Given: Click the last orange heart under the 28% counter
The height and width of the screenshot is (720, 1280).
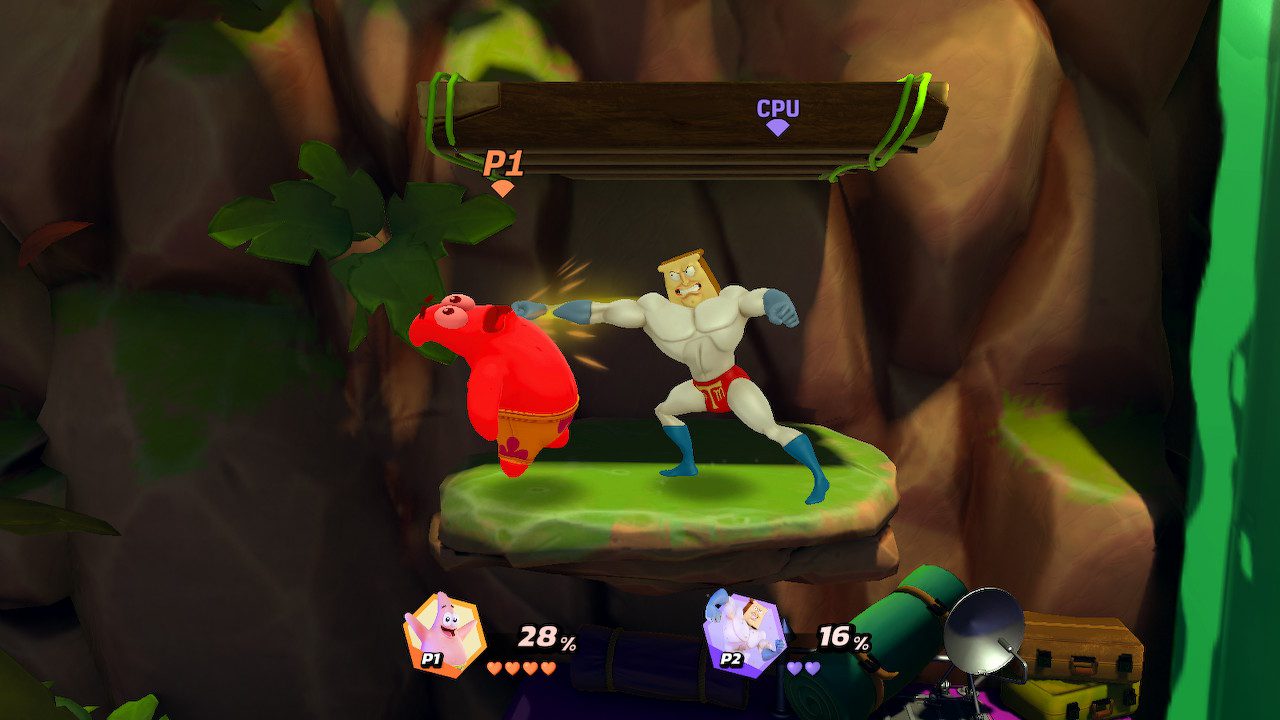Looking at the screenshot, I should 550,668.
